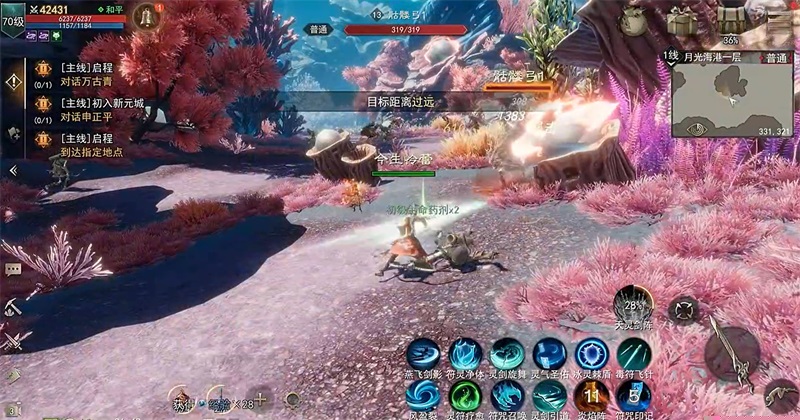This screenshot has width=800, height=420.
Task: Click the target-lock crosshair button
Action: click(684, 309)
